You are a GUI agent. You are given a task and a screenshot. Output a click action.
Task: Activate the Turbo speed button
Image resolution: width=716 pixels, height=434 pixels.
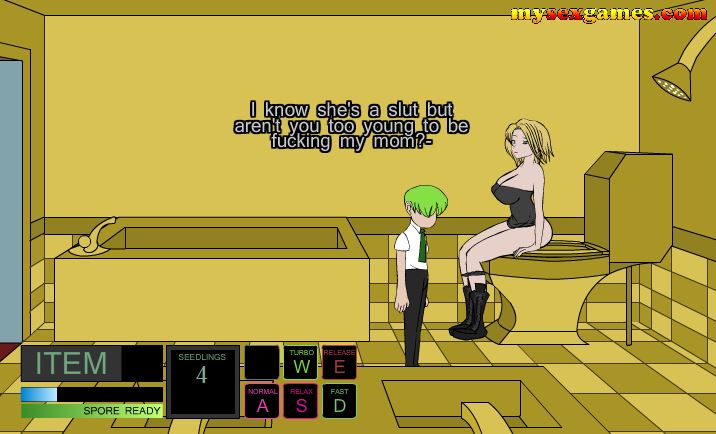coord(301,362)
